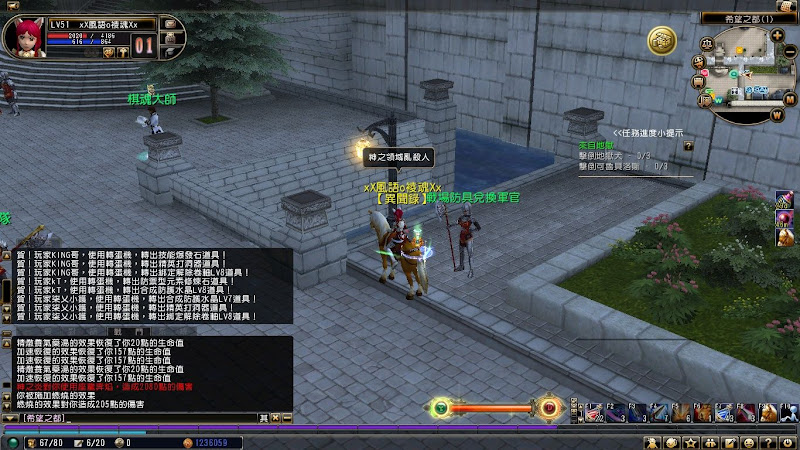Click the scales icon beside the minimap
The image size is (800, 450).
tap(708, 43)
